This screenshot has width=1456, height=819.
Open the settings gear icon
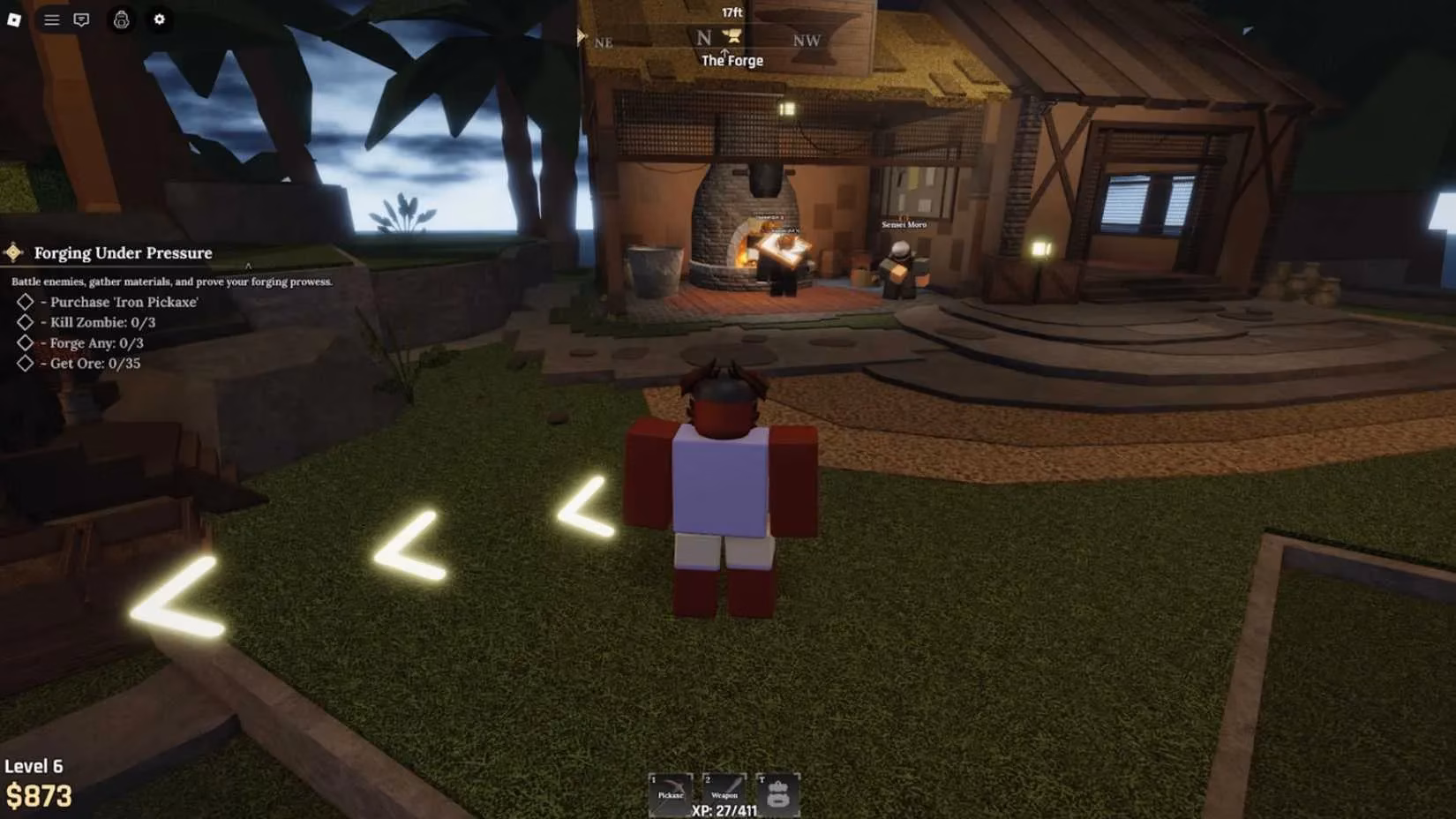point(158,19)
